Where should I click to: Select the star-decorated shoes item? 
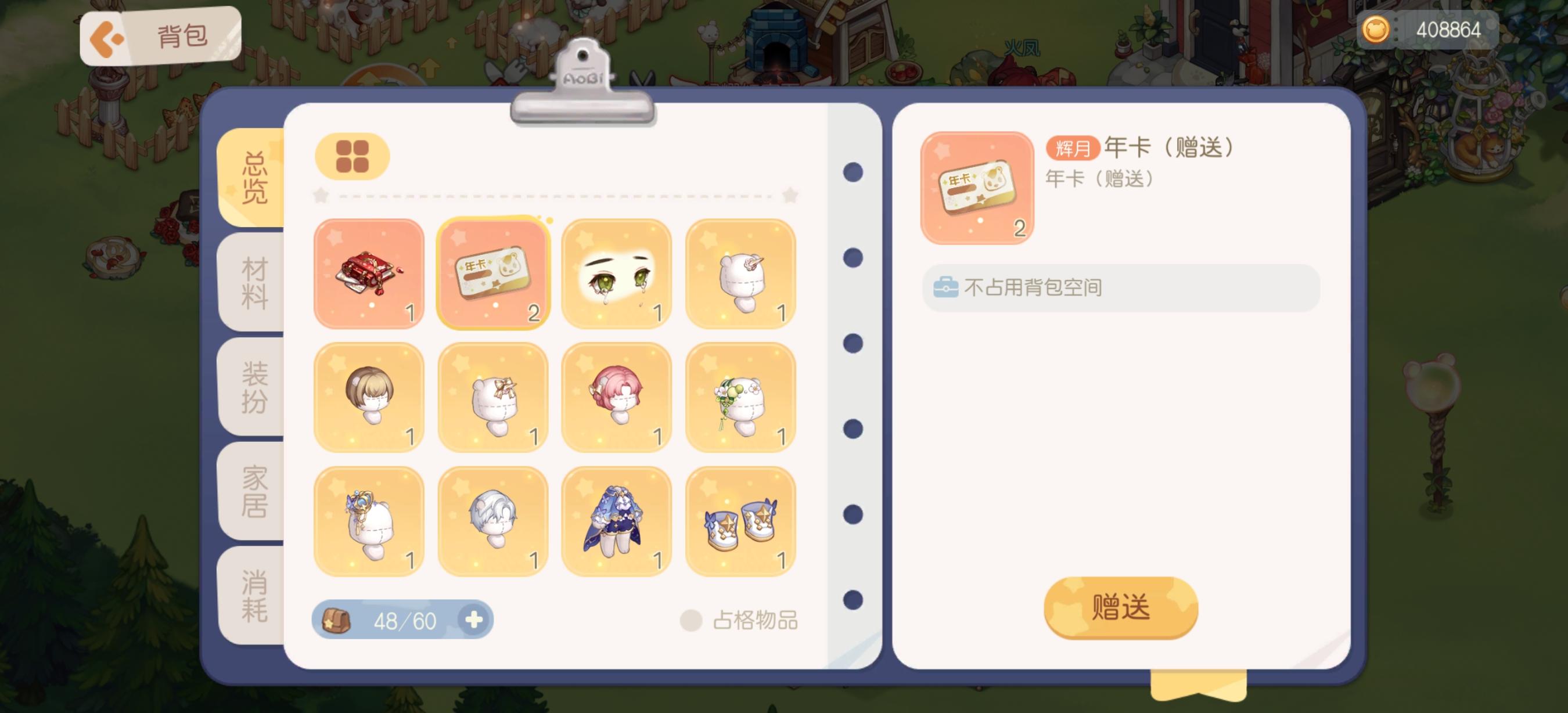(740, 520)
